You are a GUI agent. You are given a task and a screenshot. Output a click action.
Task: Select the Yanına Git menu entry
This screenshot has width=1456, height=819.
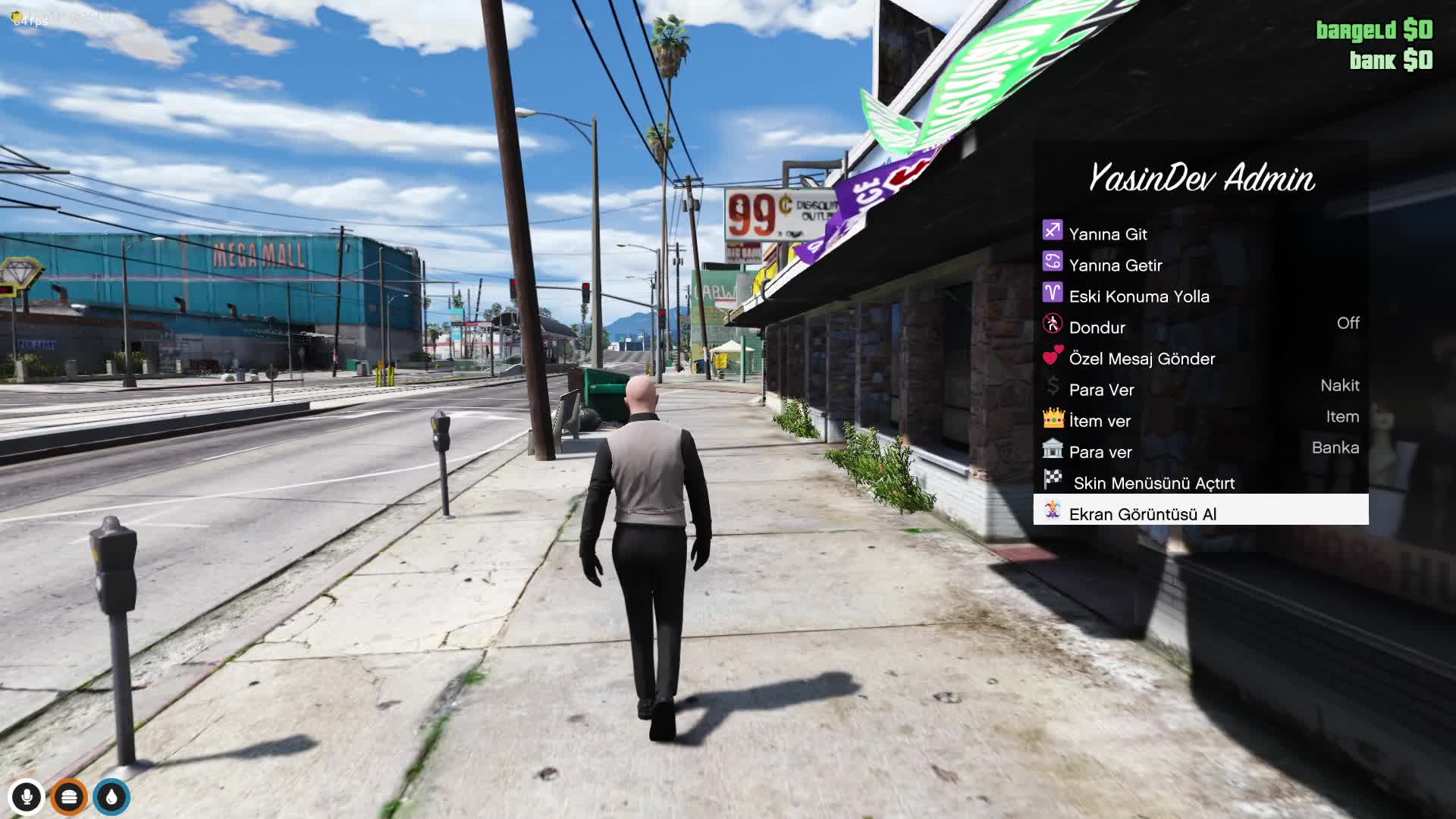[x=1200, y=234]
